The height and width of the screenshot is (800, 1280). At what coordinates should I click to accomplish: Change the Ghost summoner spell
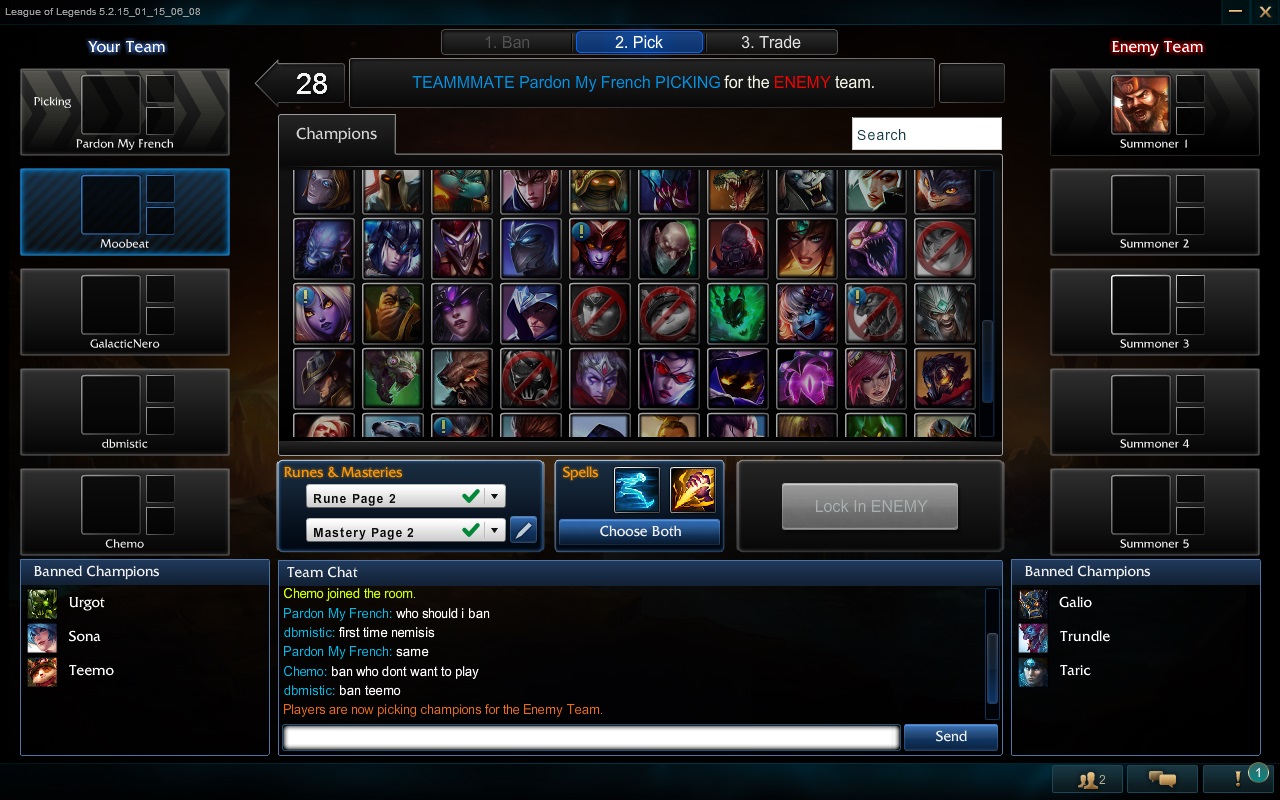[x=637, y=489]
